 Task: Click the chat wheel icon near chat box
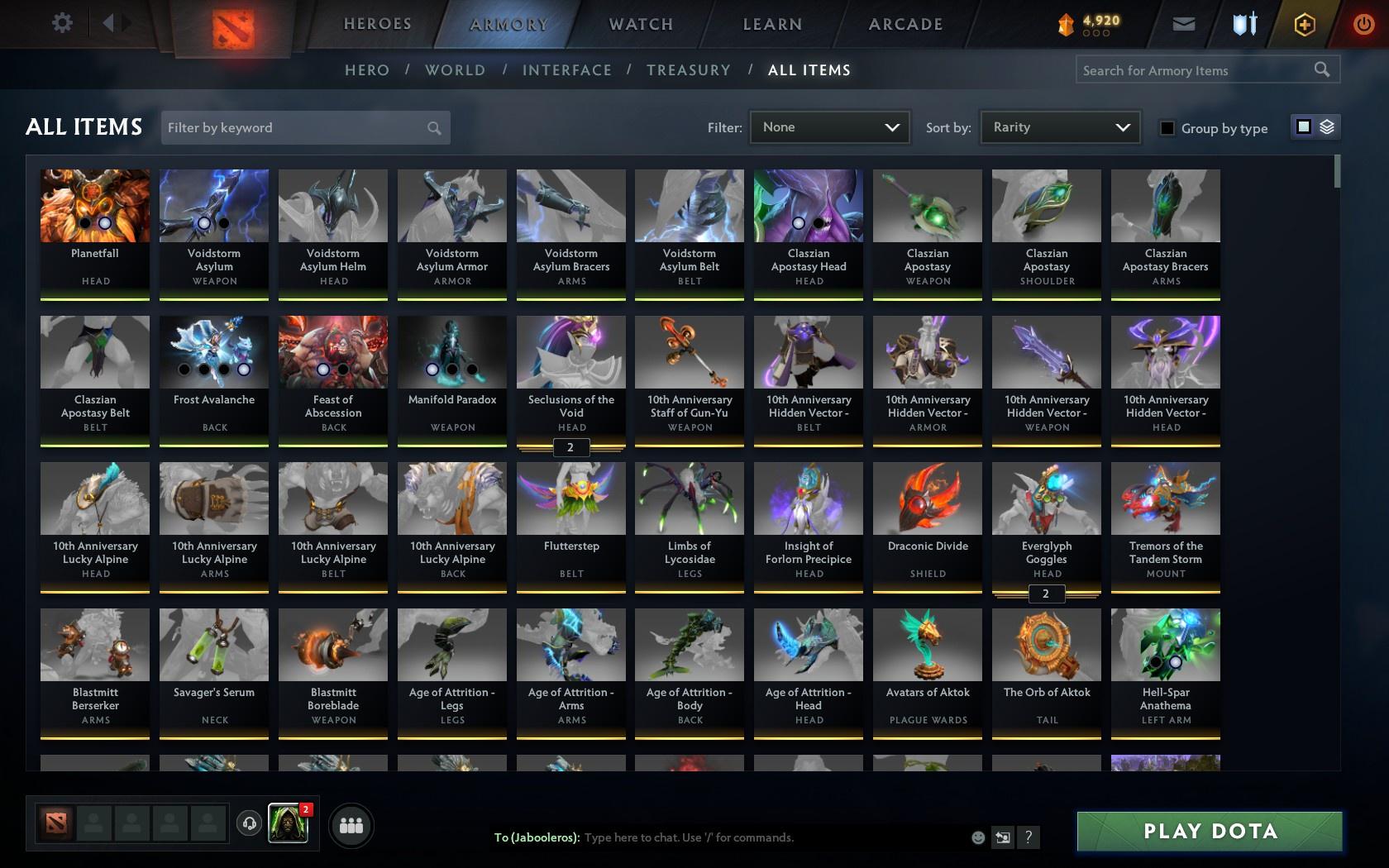click(1003, 837)
